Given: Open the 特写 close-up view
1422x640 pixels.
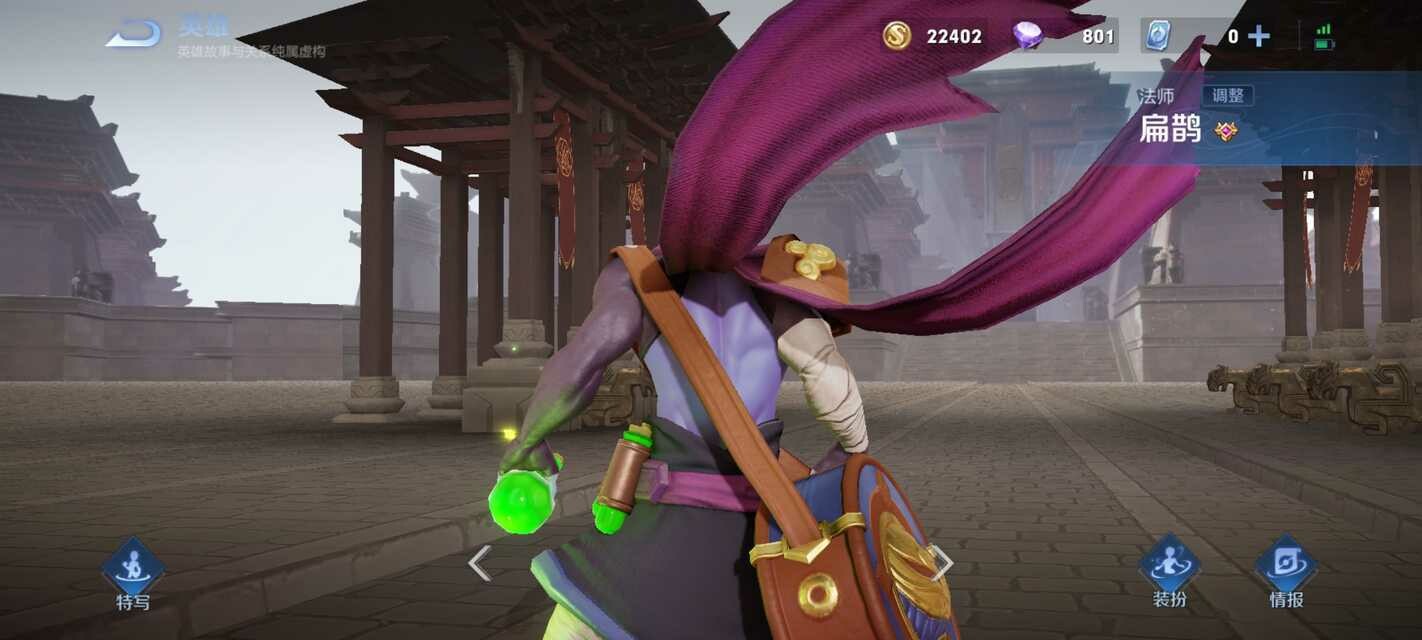Looking at the screenshot, I should [133, 573].
